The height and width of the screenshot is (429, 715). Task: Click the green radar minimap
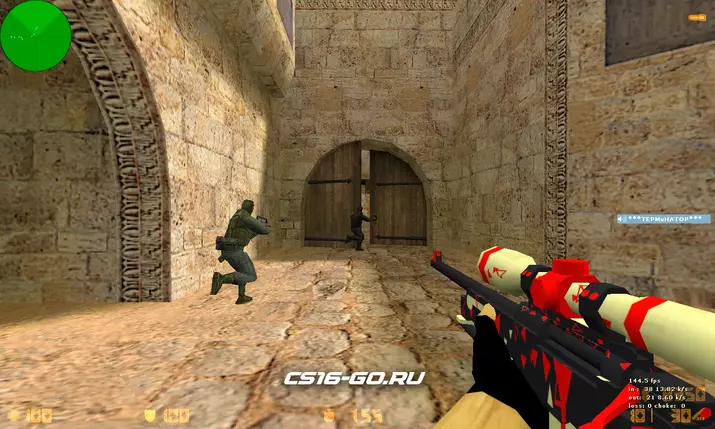pos(36,36)
